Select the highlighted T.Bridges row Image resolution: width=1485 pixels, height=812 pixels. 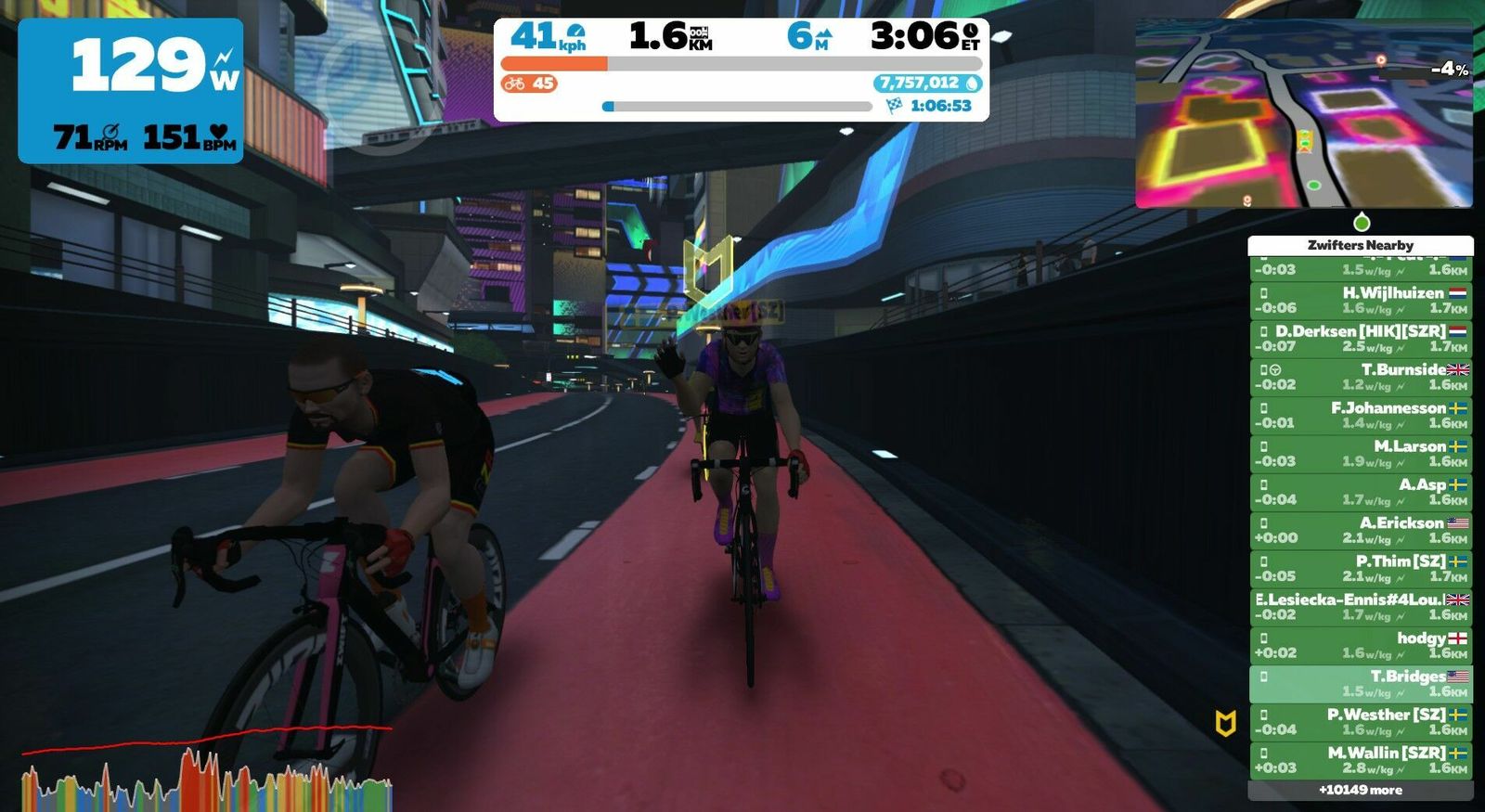click(1360, 683)
